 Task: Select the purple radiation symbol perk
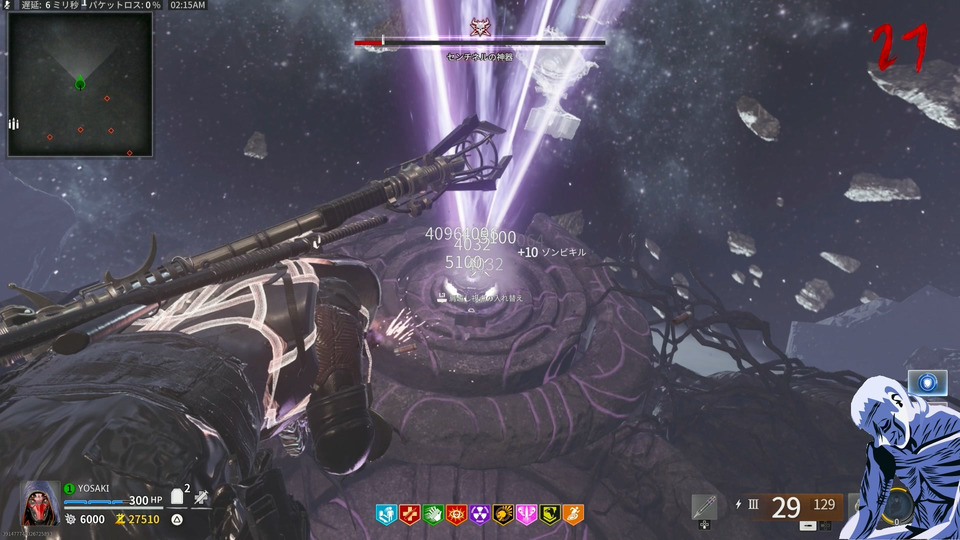click(x=480, y=516)
